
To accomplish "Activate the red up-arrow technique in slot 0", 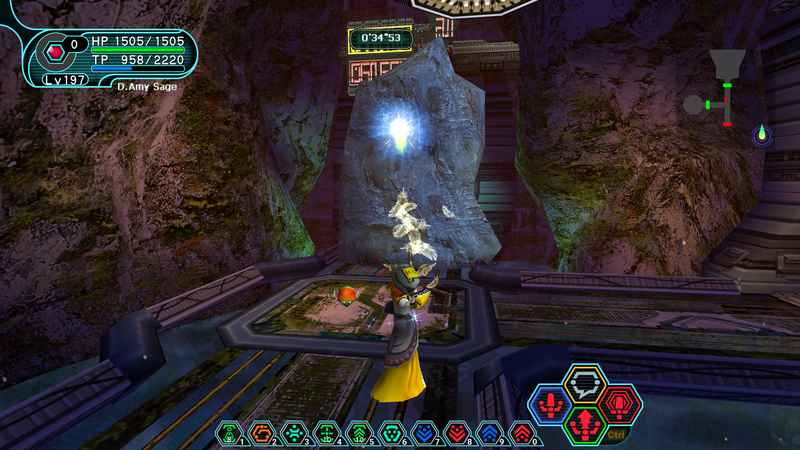I will (x=521, y=433).
